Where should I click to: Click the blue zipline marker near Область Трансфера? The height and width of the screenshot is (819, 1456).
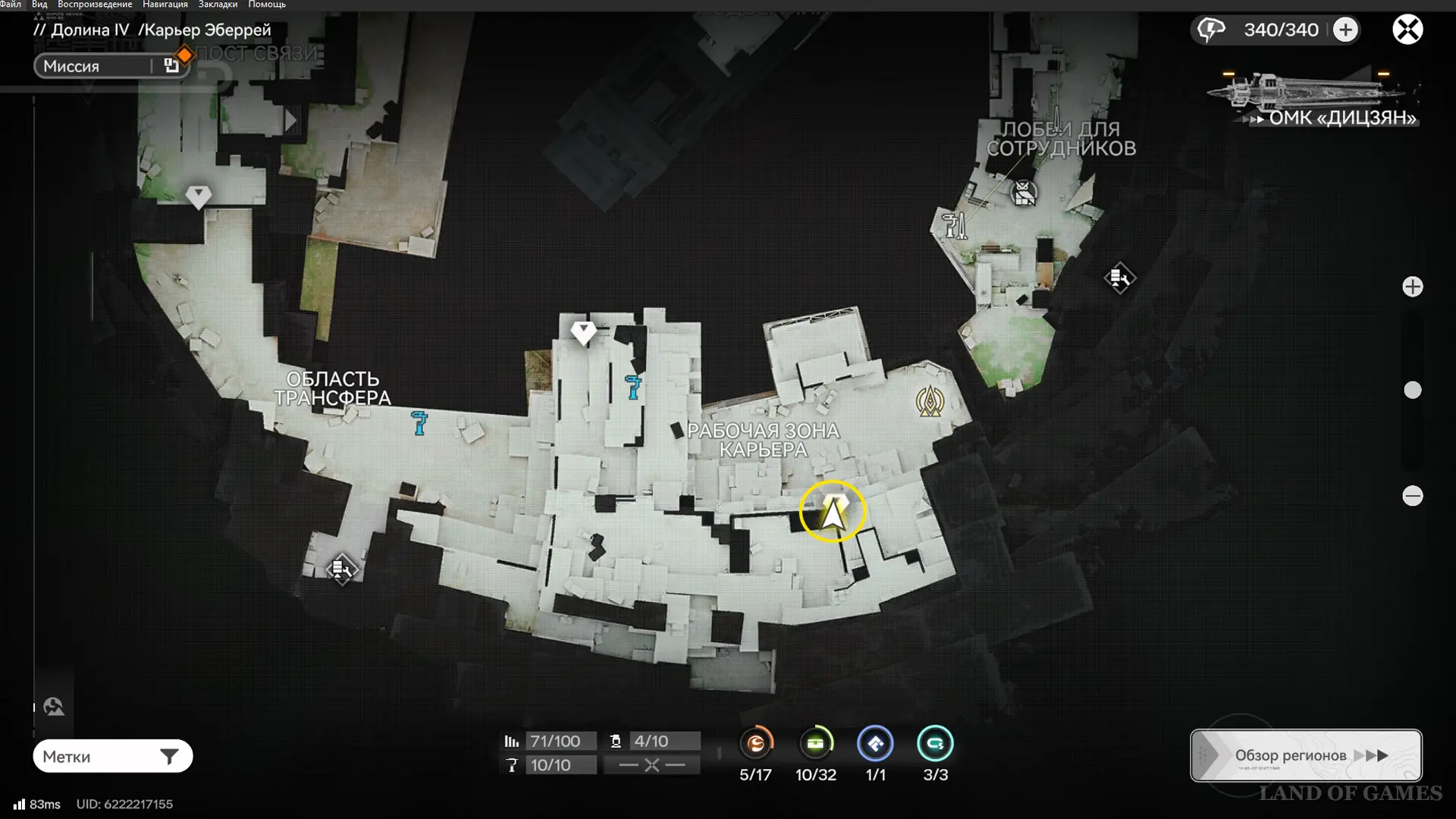[x=419, y=422]
